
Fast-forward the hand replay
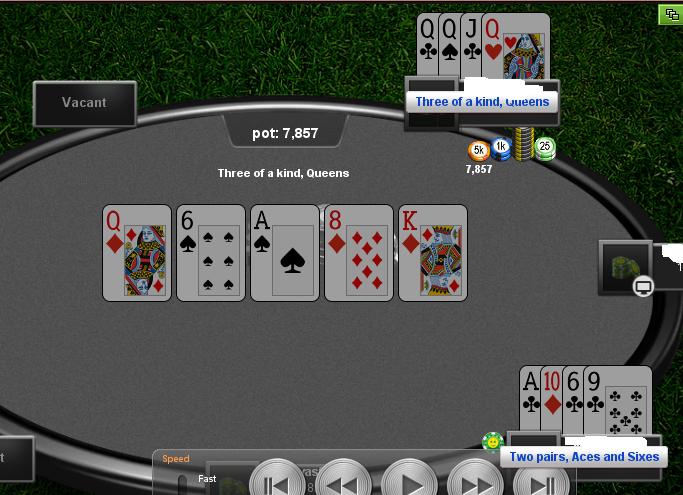click(476, 484)
